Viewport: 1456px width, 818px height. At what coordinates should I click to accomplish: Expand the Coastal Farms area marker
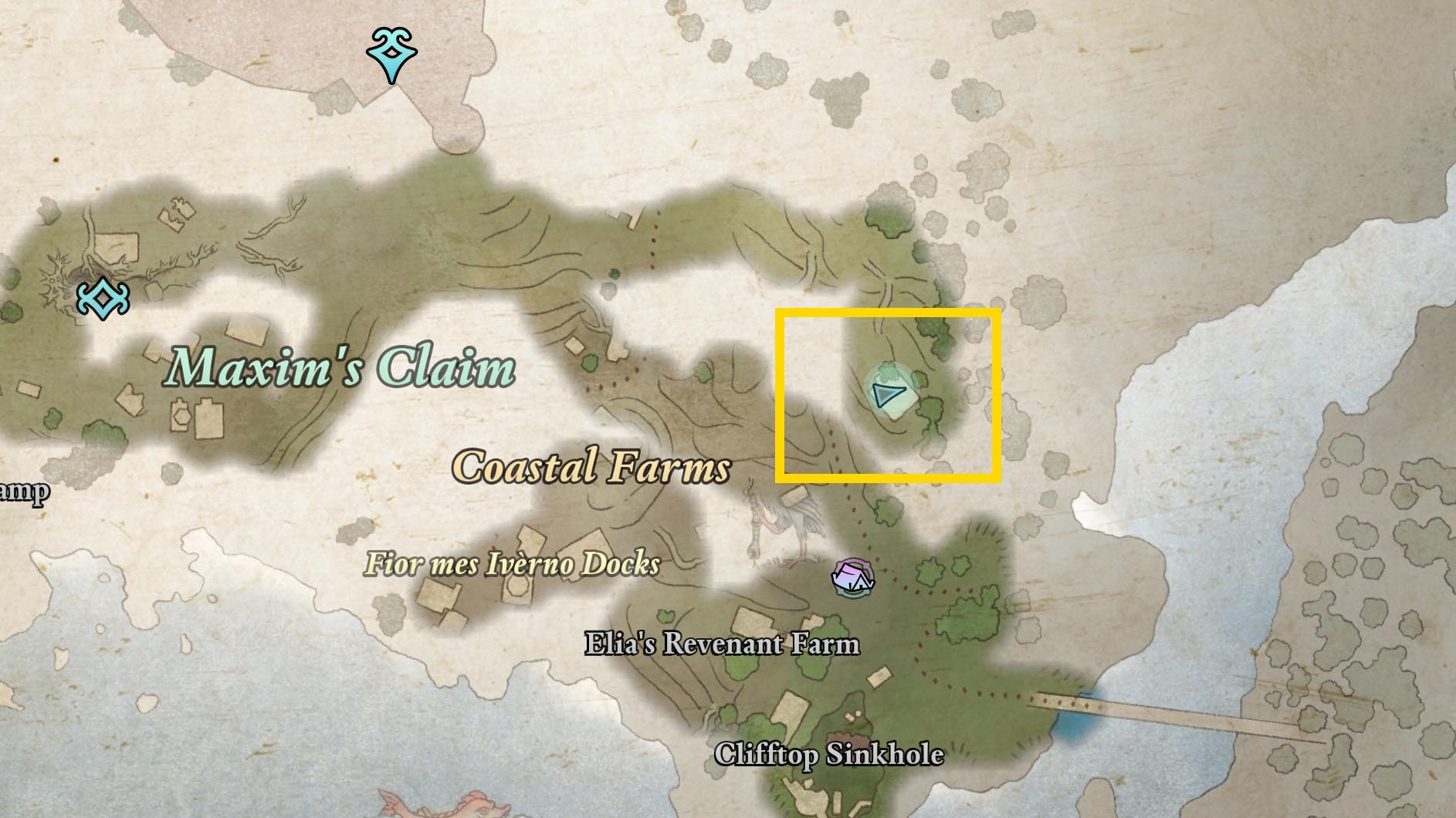(x=591, y=467)
